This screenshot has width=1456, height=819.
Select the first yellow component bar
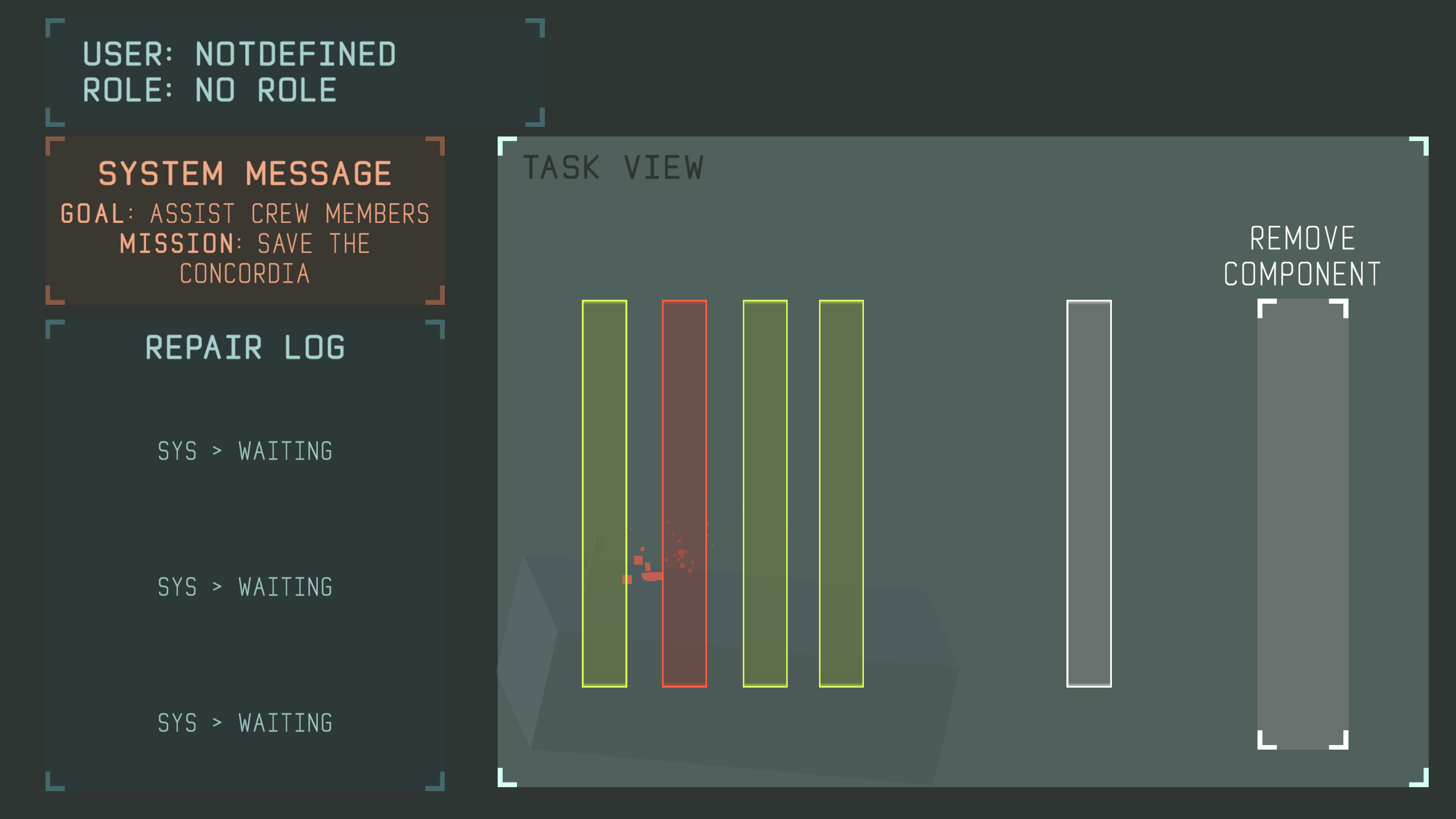[604, 495]
